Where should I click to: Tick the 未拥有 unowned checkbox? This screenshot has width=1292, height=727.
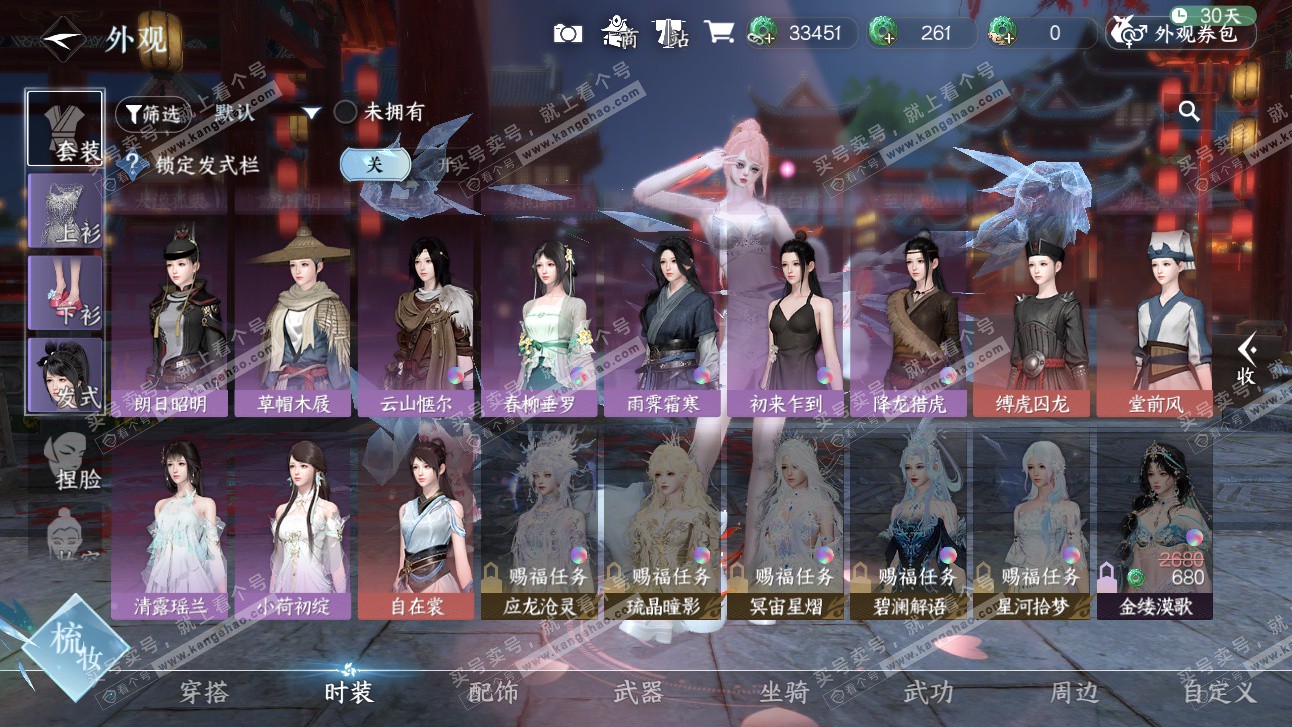click(x=345, y=112)
